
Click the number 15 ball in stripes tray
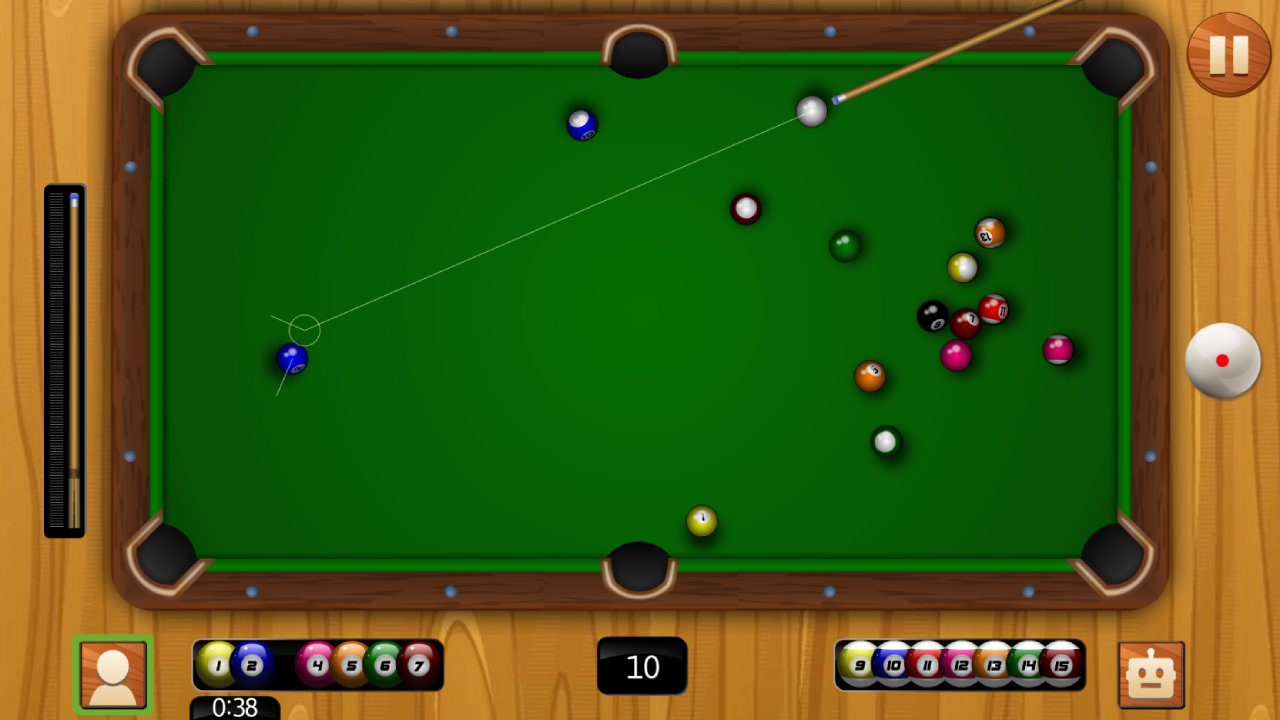coord(1063,663)
